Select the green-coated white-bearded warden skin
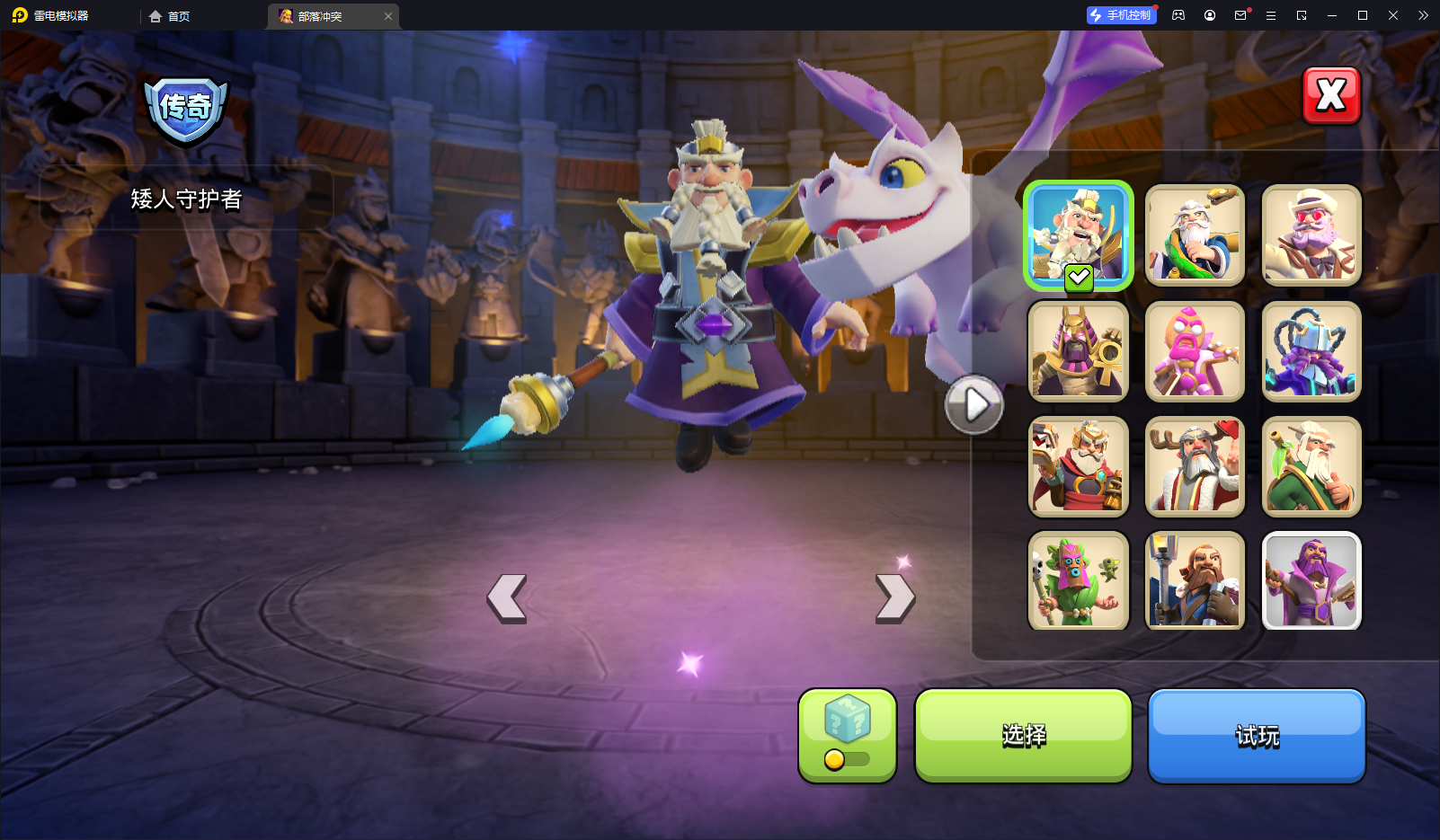Screen dimensions: 1440x840 tap(1311, 466)
